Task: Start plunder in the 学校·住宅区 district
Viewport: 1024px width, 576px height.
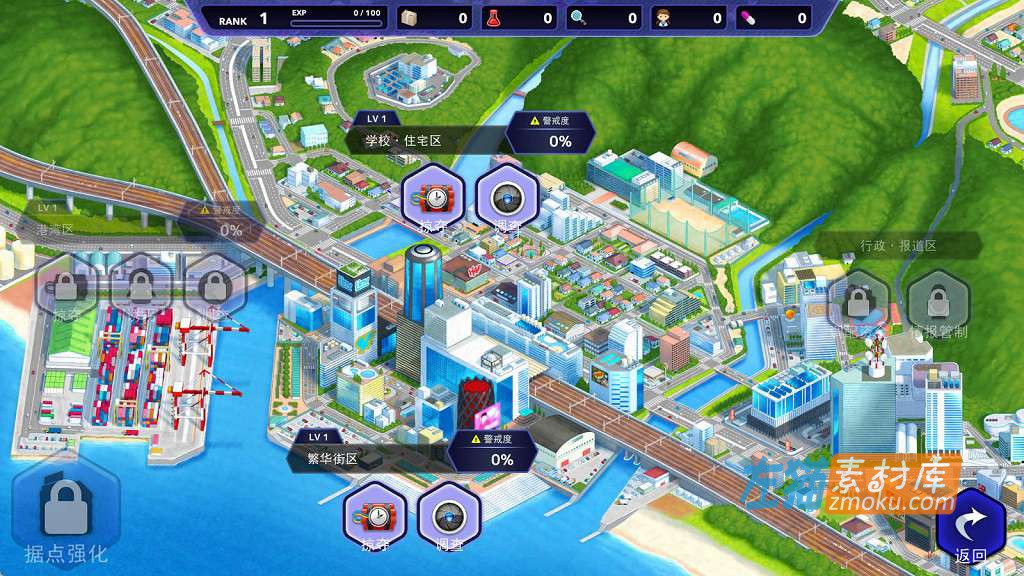Action: tap(432, 198)
